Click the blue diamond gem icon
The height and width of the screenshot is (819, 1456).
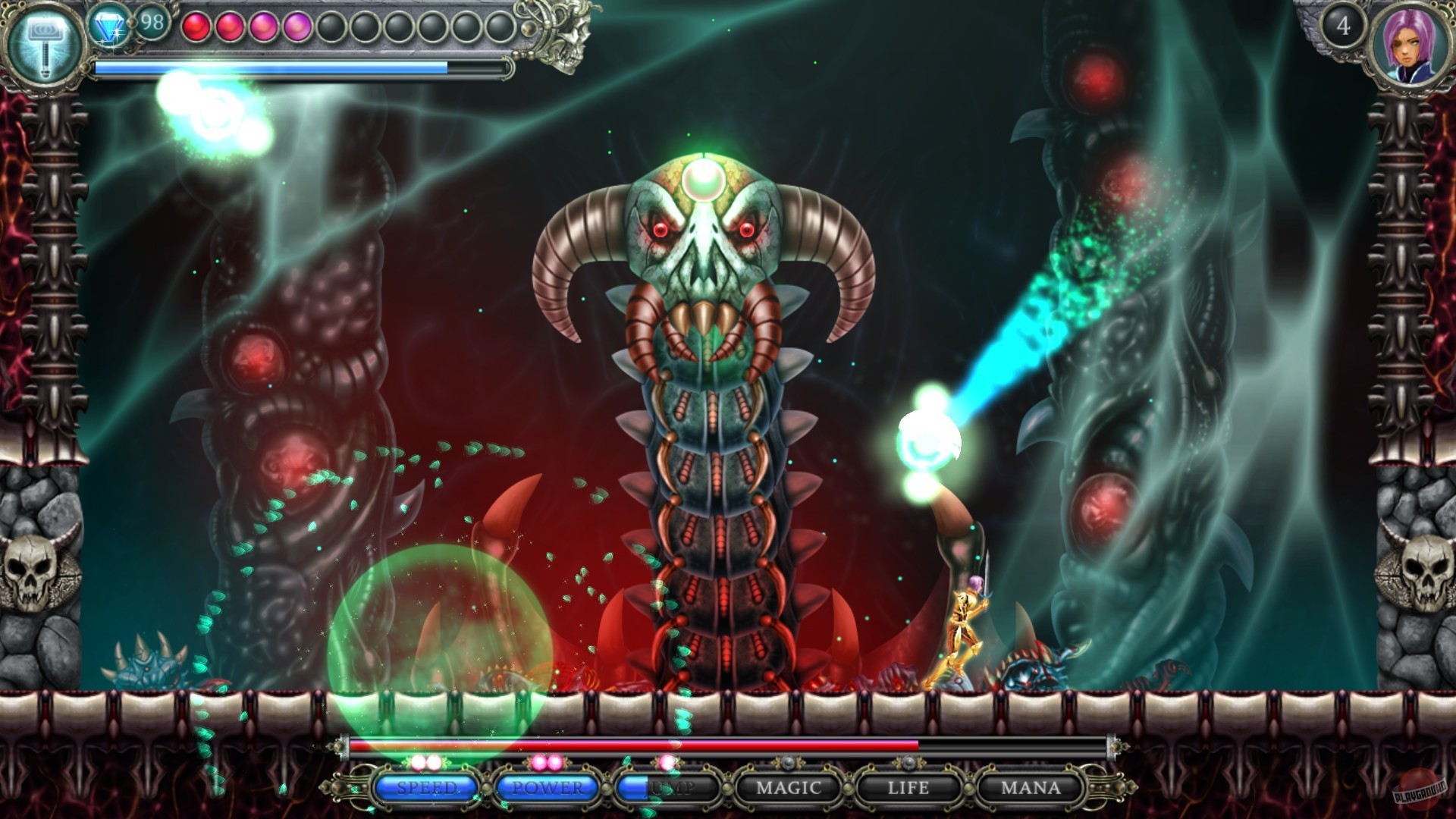(111, 23)
